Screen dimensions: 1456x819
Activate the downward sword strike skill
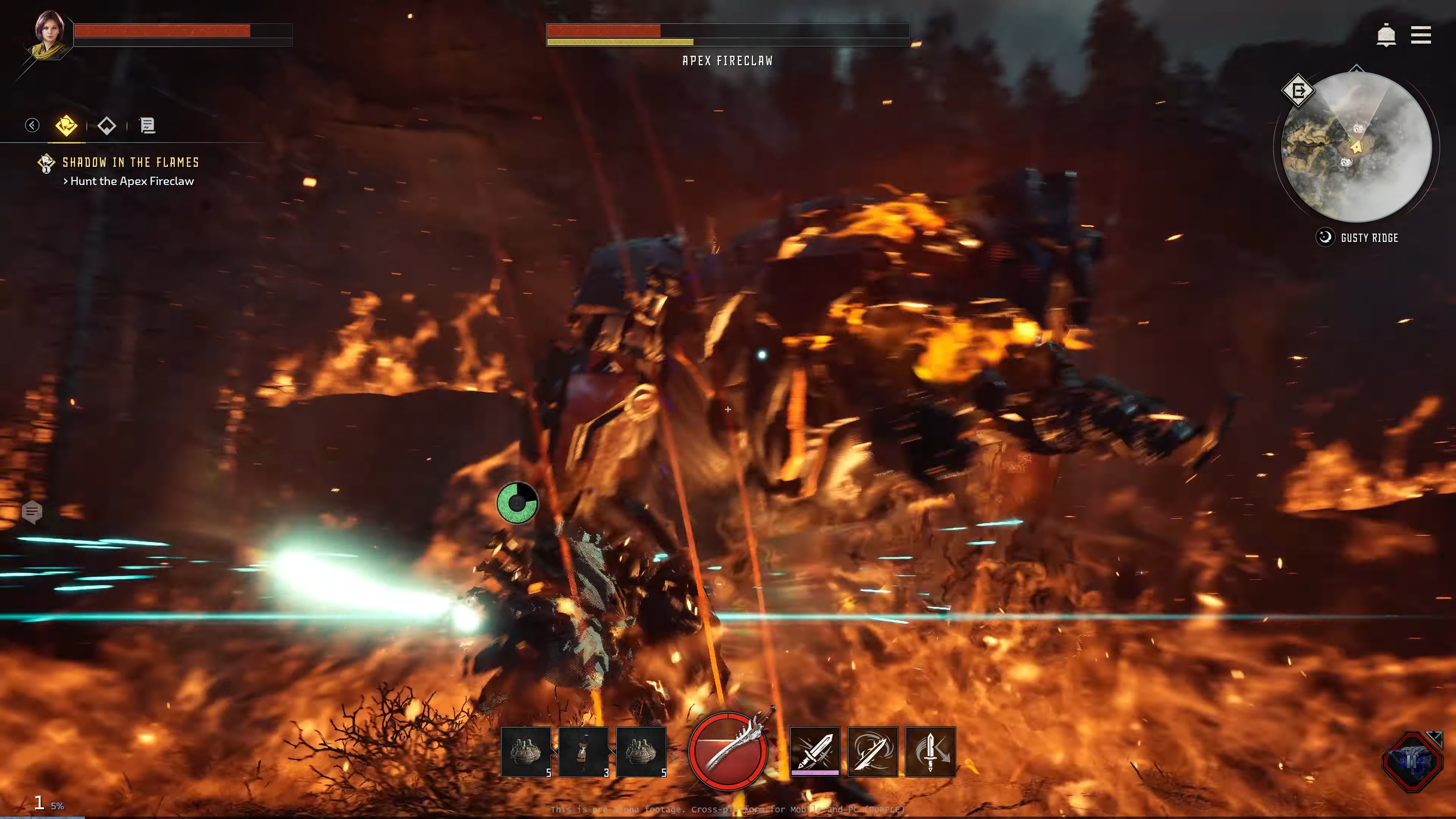pos(930,751)
